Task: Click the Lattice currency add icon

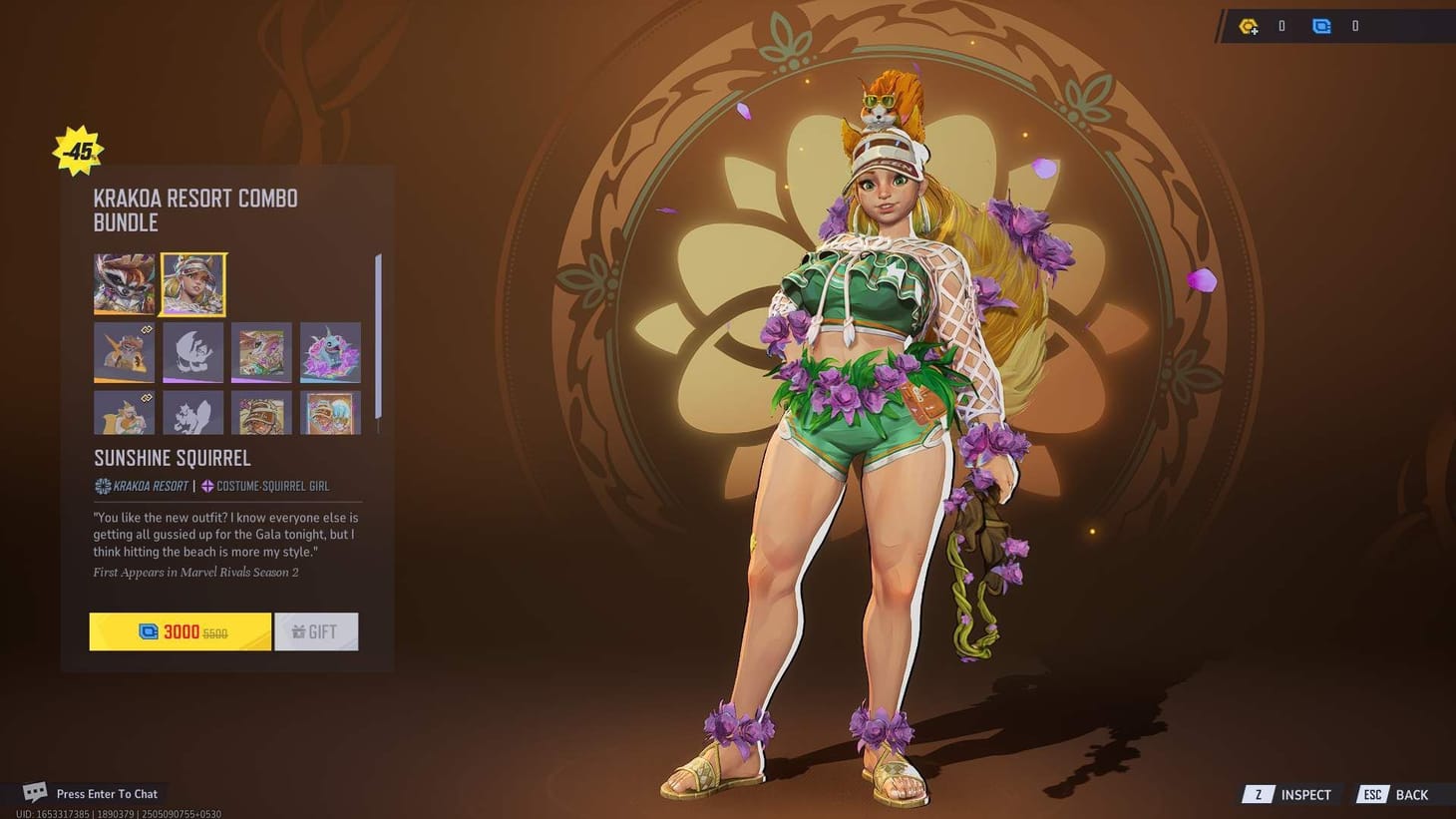Action: (1250, 26)
